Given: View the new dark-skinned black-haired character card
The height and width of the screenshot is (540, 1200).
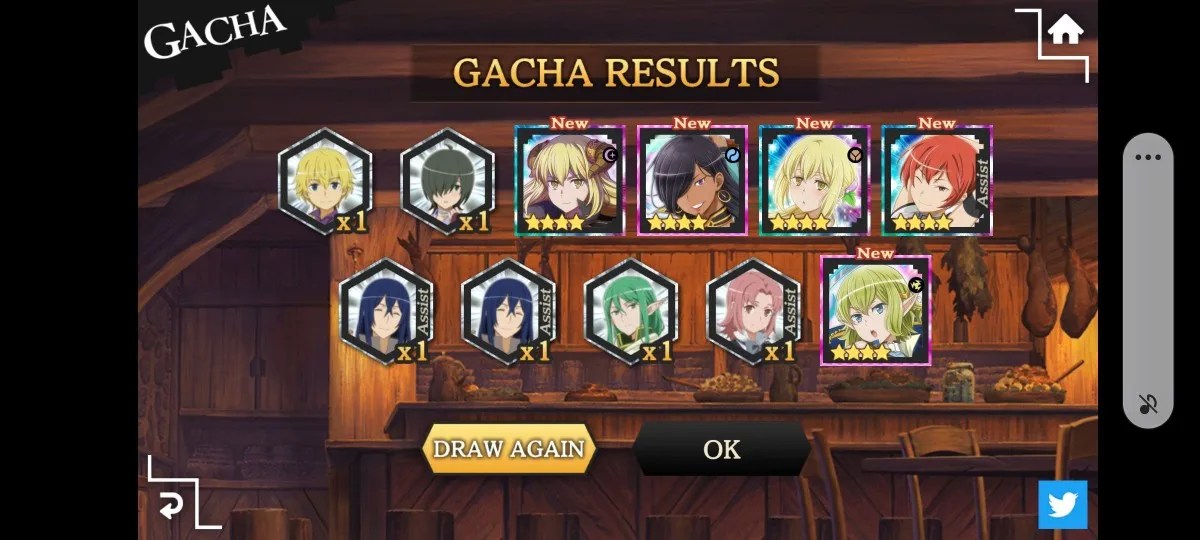Looking at the screenshot, I should (x=692, y=181).
